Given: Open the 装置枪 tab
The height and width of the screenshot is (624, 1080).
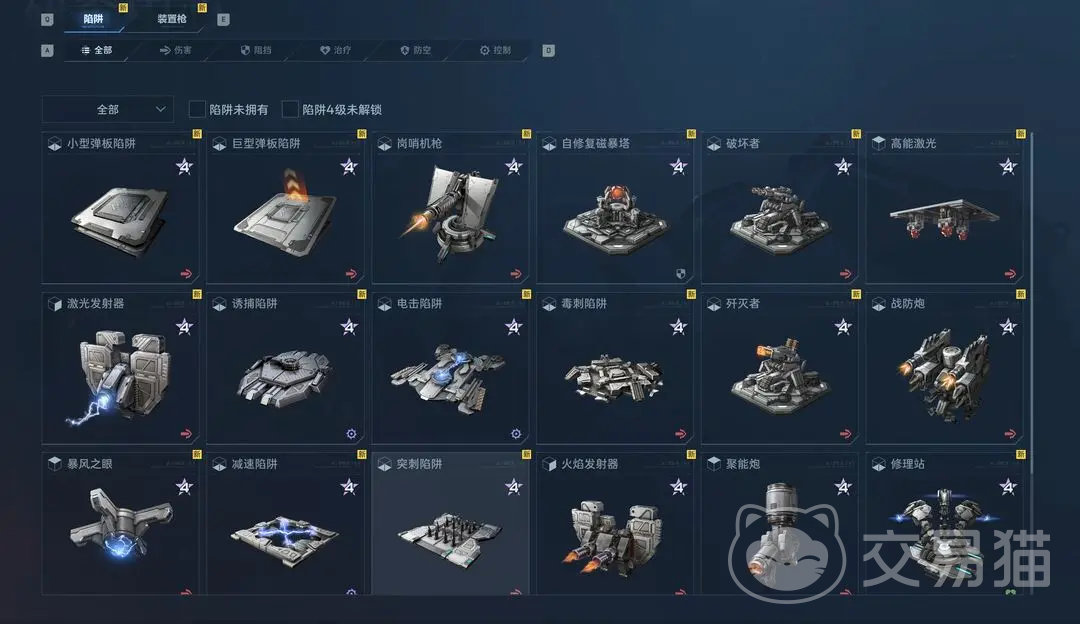Looking at the screenshot, I should click(172, 19).
